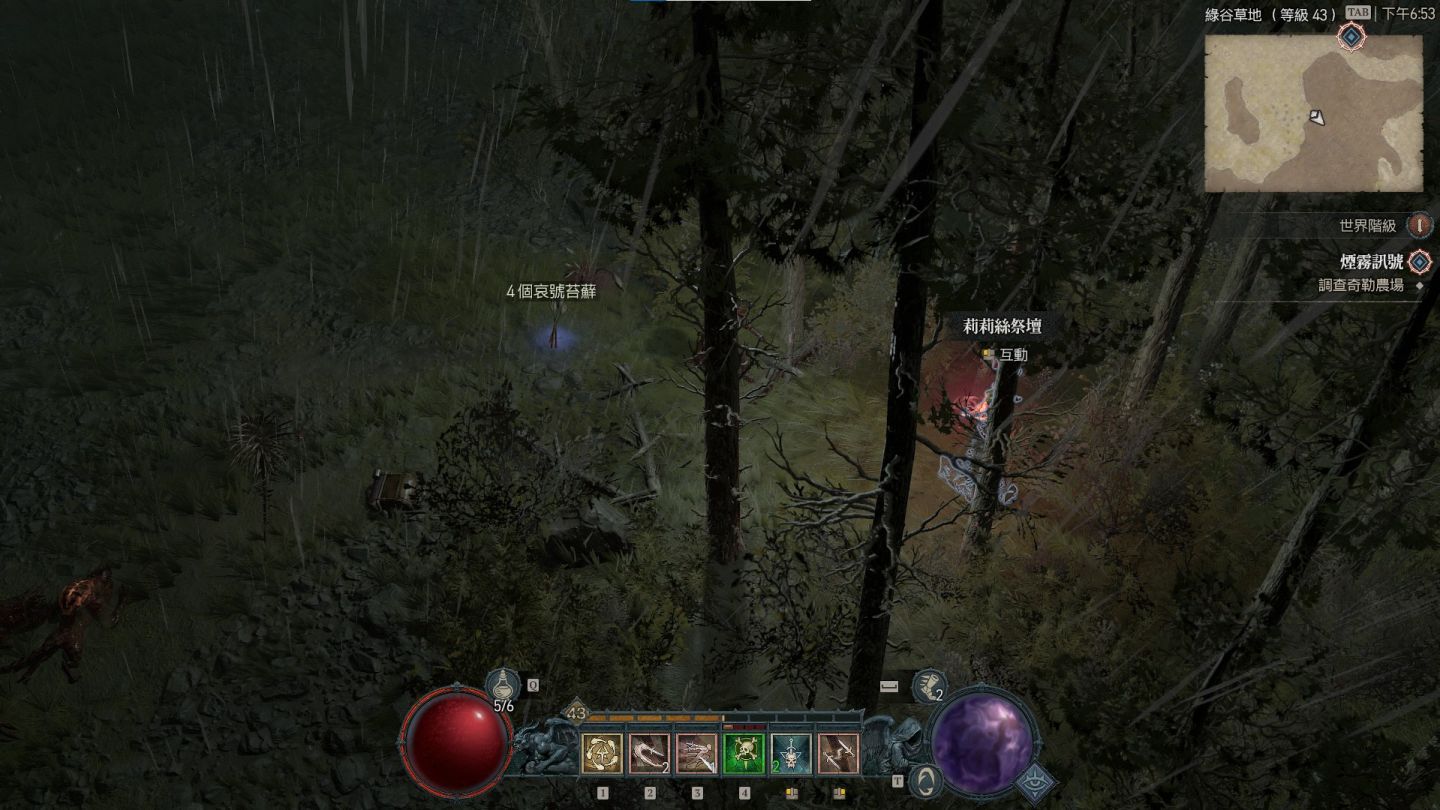Use the healing potion flask icon
Viewport: 1440px width, 810px height.
click(503, 687)
